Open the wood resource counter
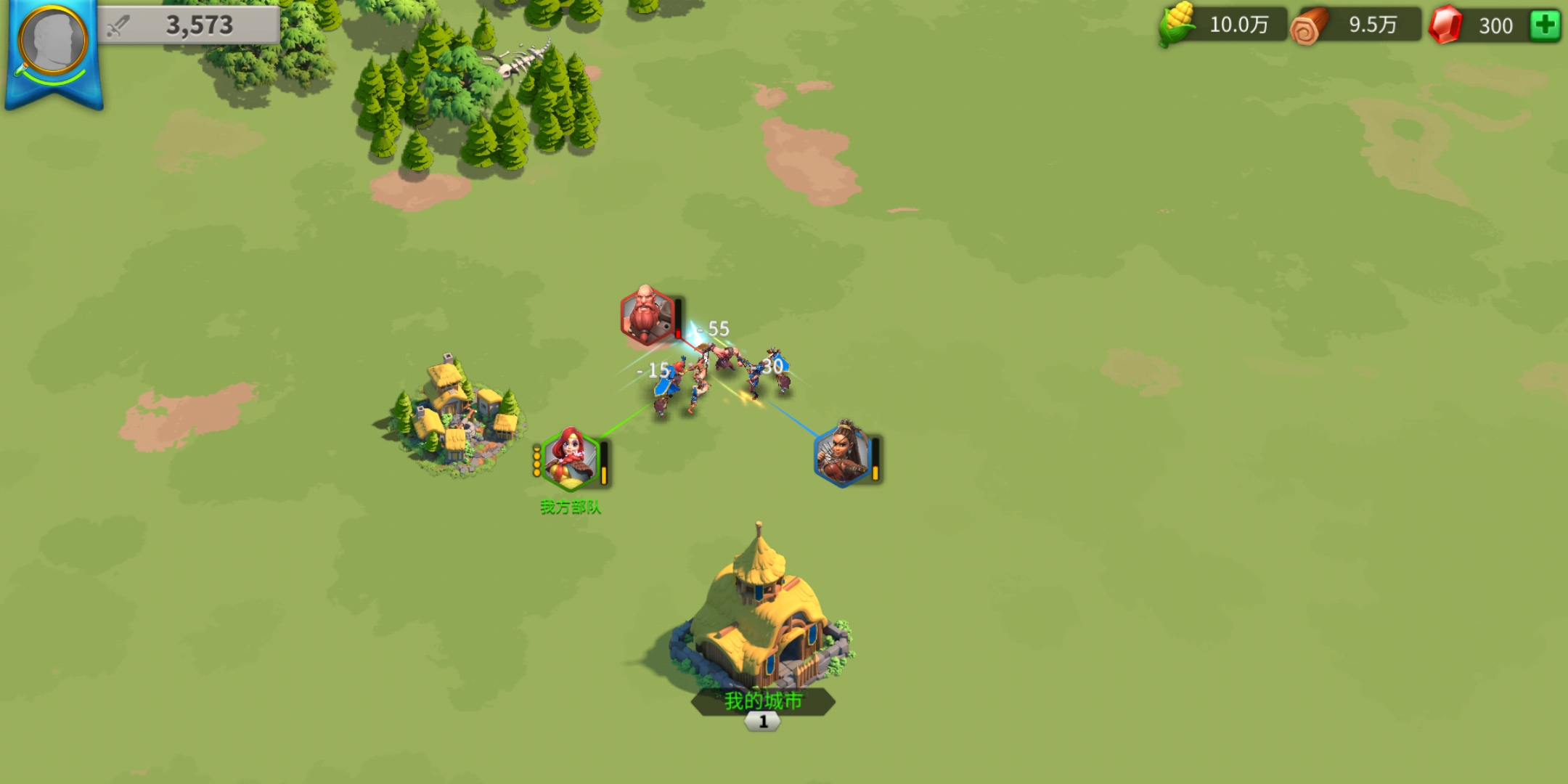 point(1355,25)
